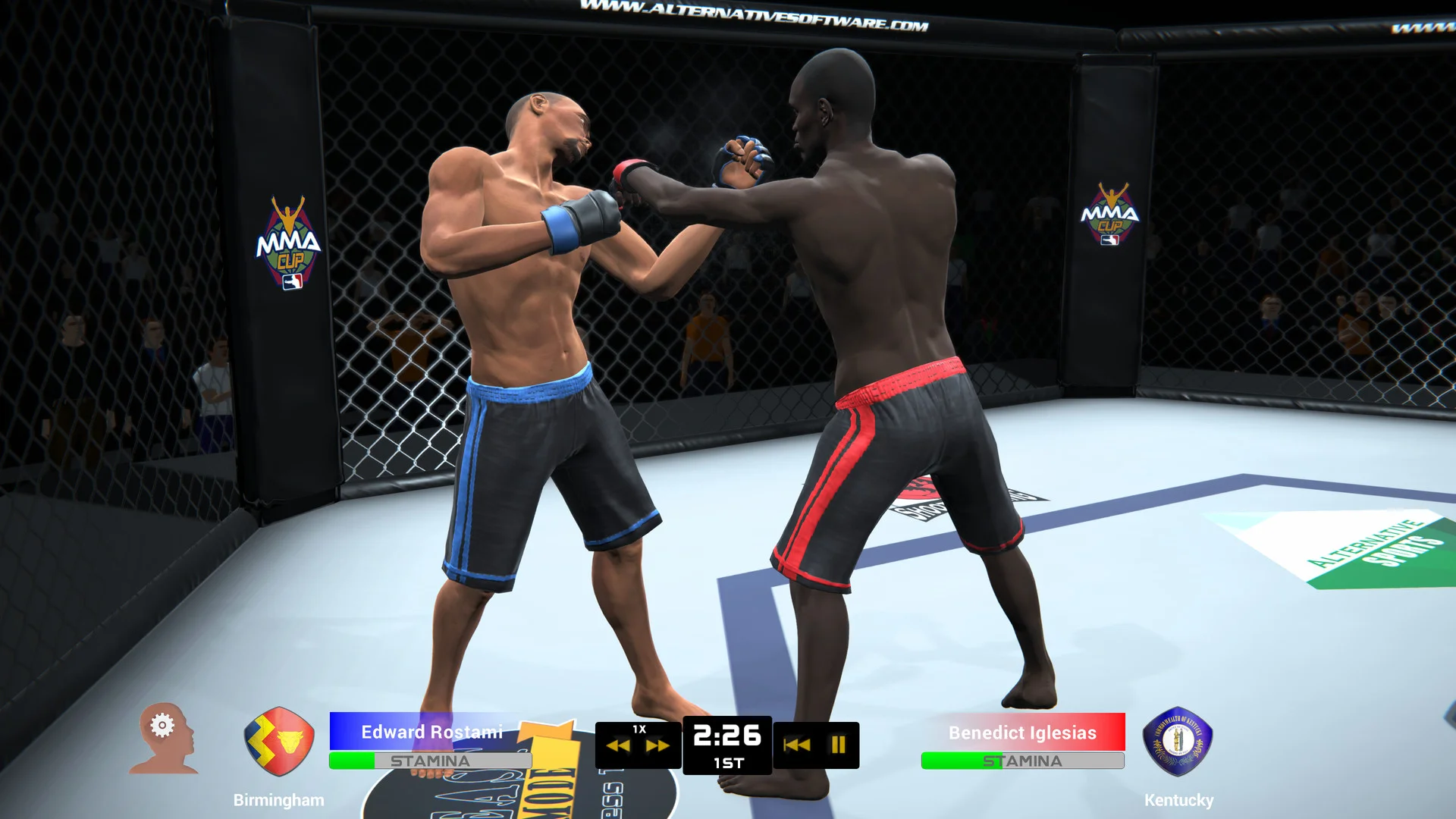Click the Birmingham city label
Viewport: 1456px width, 819px height.
(278, 799)
